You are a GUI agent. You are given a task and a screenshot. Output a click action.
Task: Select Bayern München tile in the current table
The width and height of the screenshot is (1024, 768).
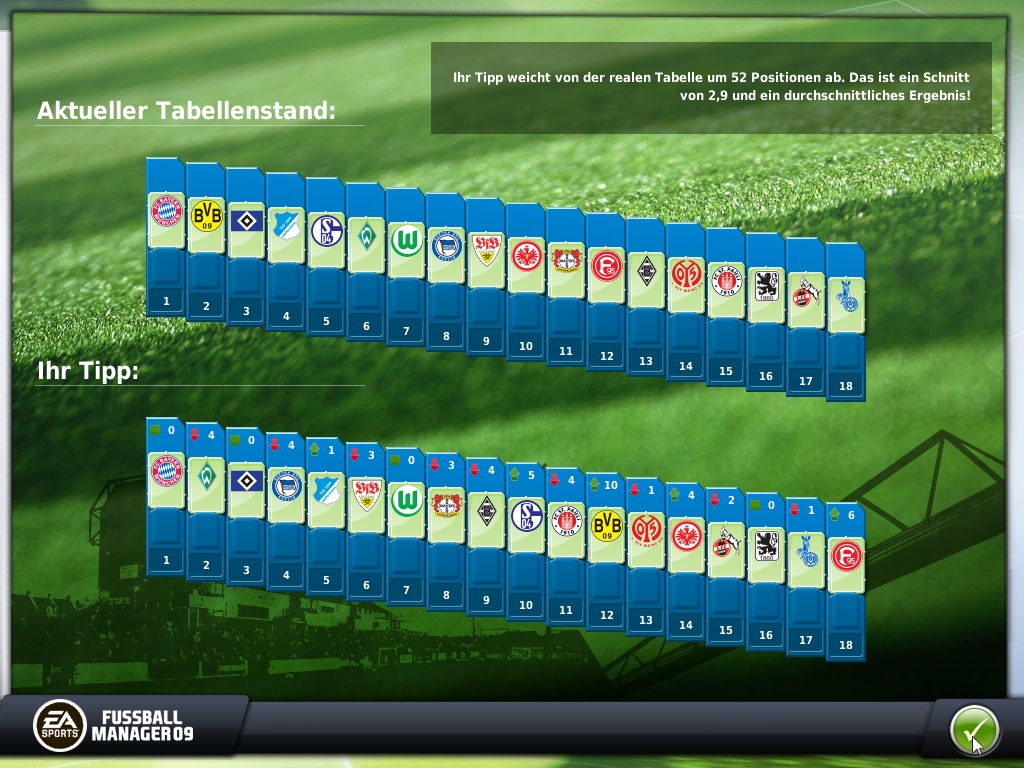tap(166, 211)
